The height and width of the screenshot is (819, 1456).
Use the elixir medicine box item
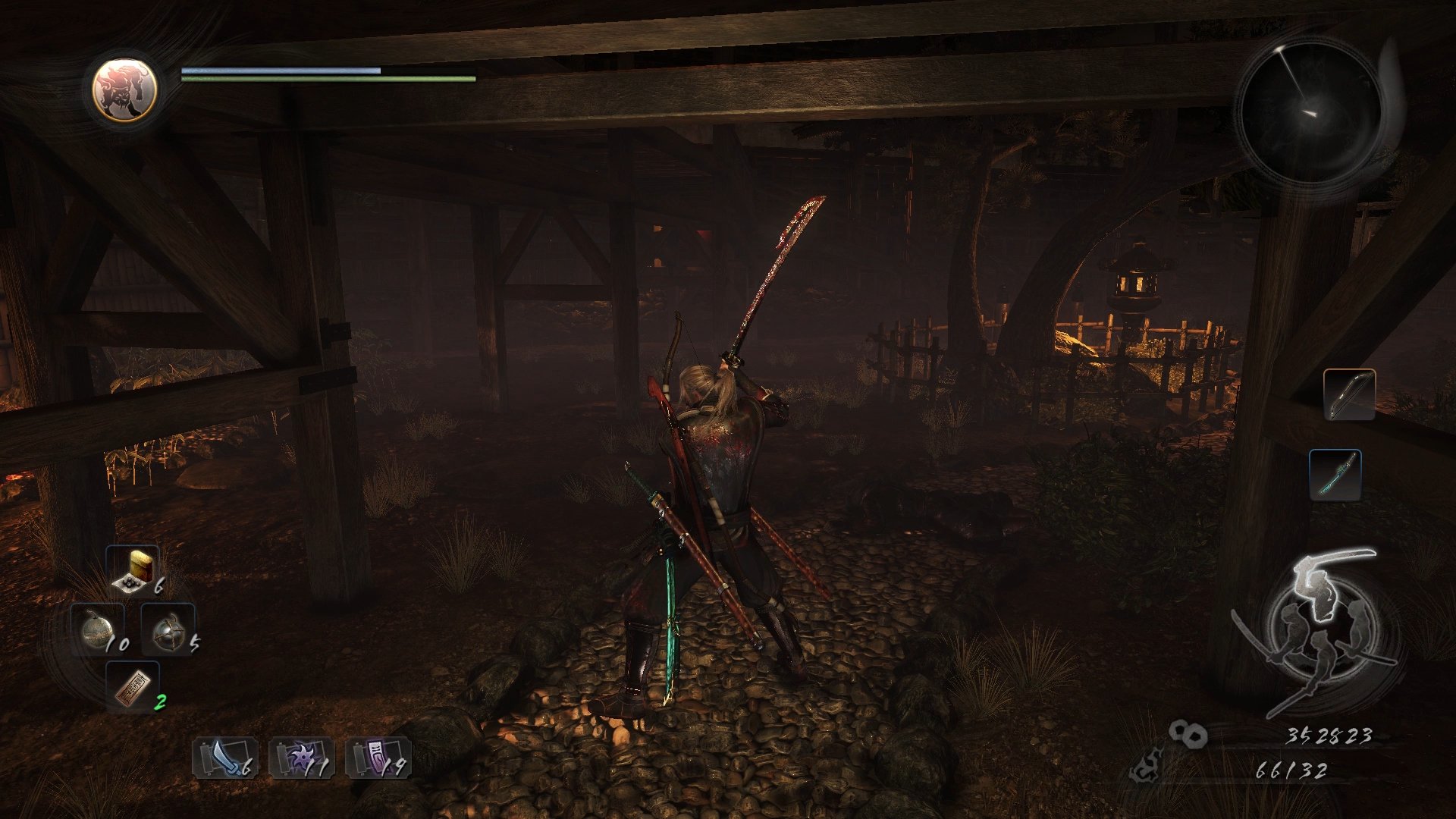click(x=133, y=570)
